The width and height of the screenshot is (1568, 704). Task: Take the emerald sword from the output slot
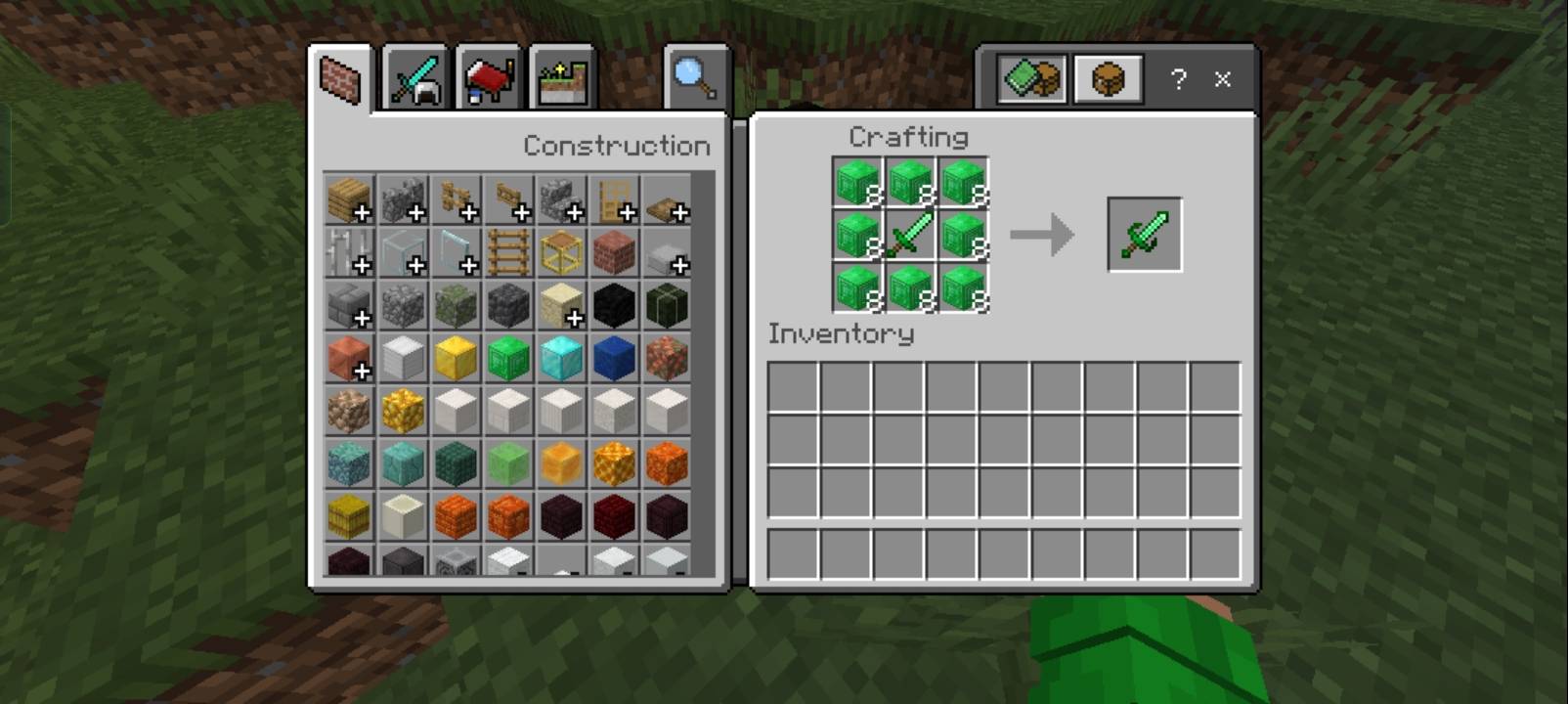(x=1144, y=235)
